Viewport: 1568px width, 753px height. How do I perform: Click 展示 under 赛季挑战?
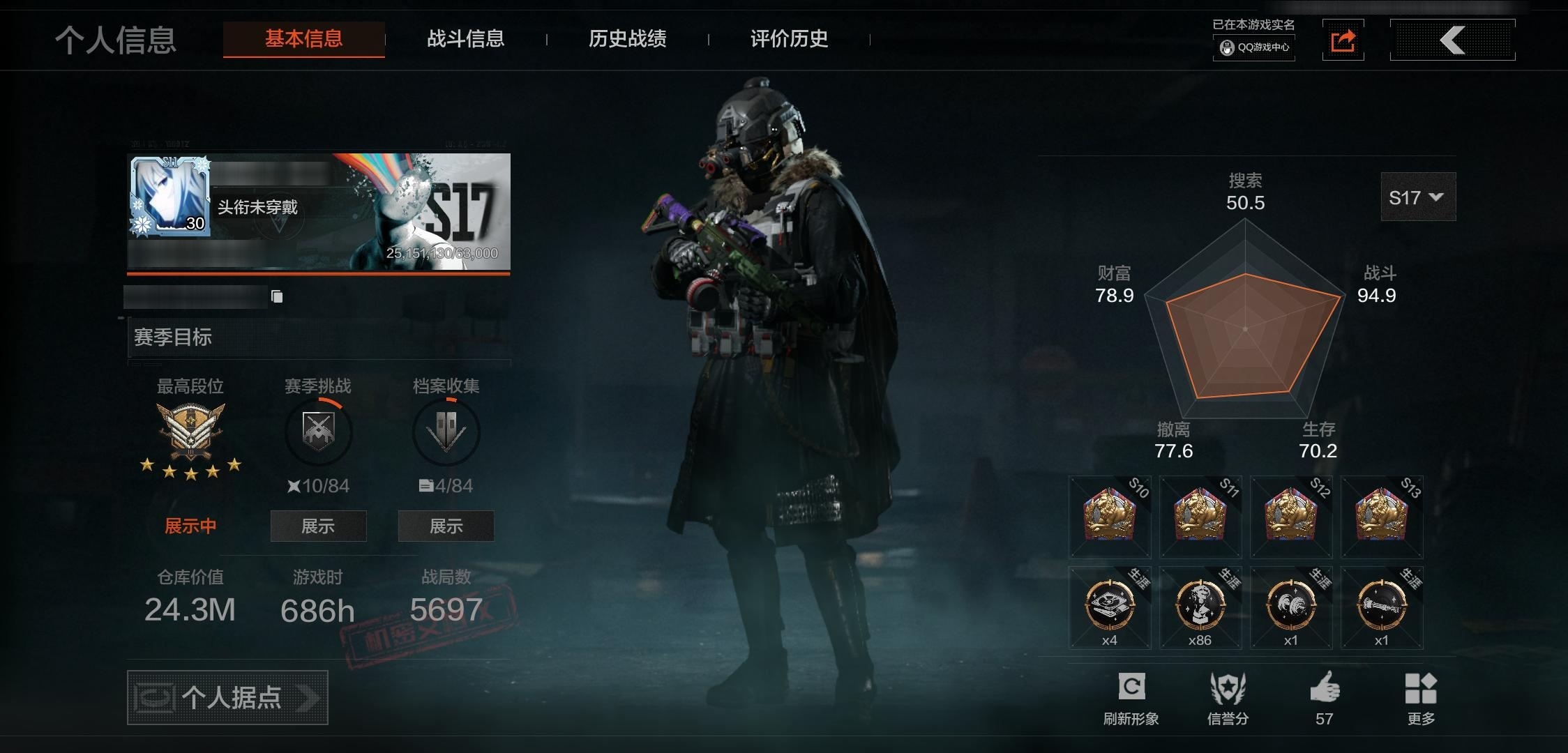318,526
